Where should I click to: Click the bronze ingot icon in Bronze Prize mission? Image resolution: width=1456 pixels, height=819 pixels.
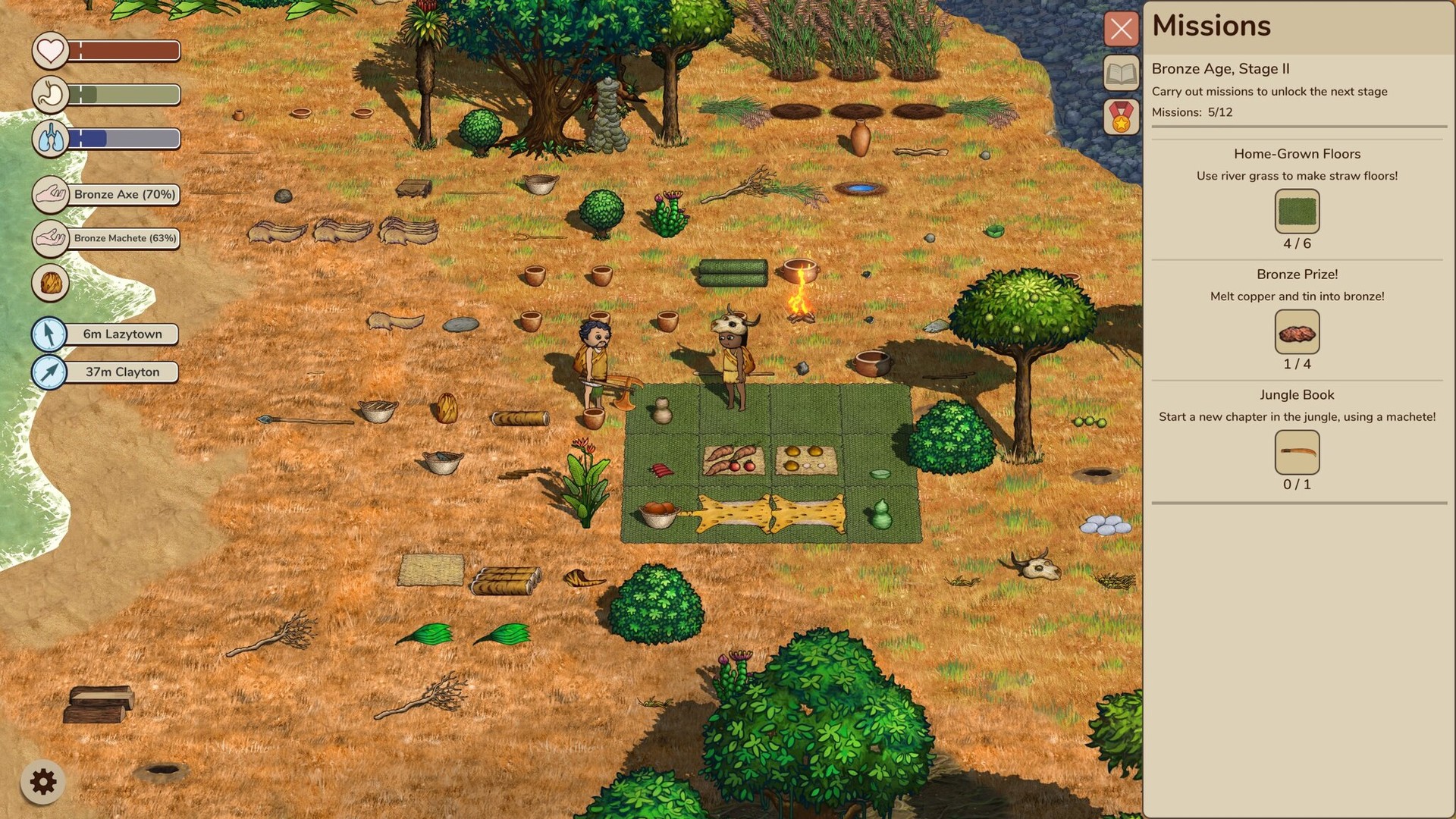pos(1298,332)
